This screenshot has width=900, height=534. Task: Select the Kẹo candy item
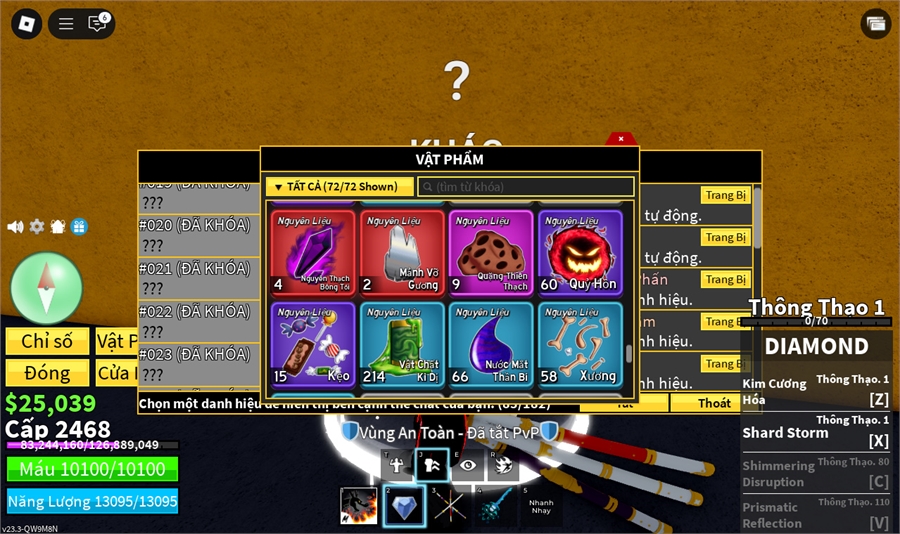tap(313, 345)
